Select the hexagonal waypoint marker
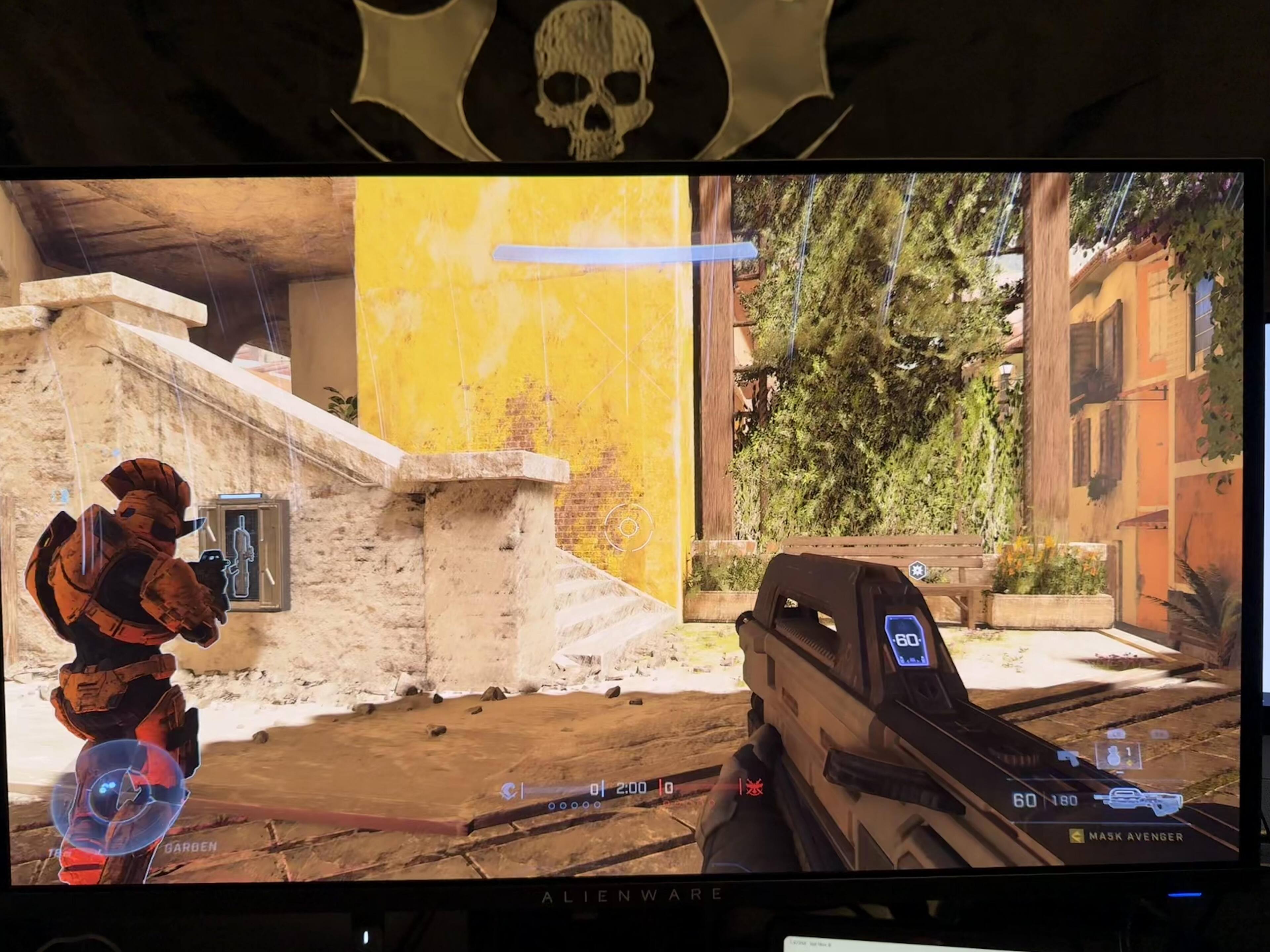Image resolution: width=1270 pixels, height=952 pixels. pyautogui.click(x=917, y=571)
